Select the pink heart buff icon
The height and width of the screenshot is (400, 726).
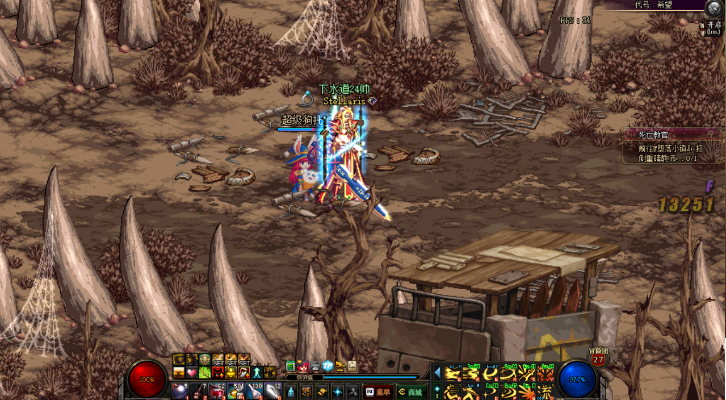[x=192, y=373]
